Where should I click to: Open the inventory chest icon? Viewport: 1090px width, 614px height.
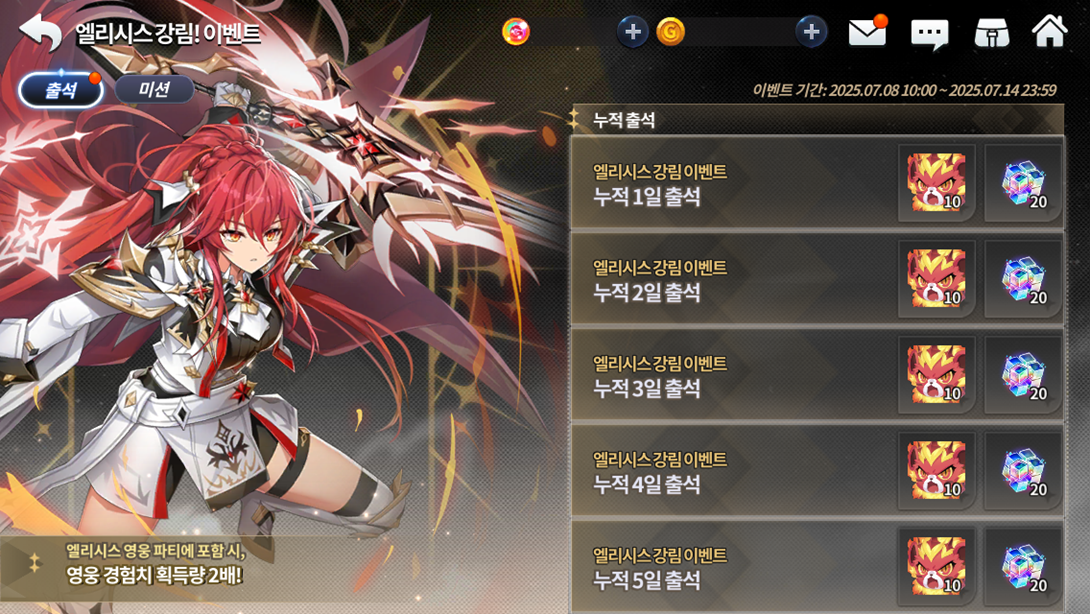click(991, 33)
